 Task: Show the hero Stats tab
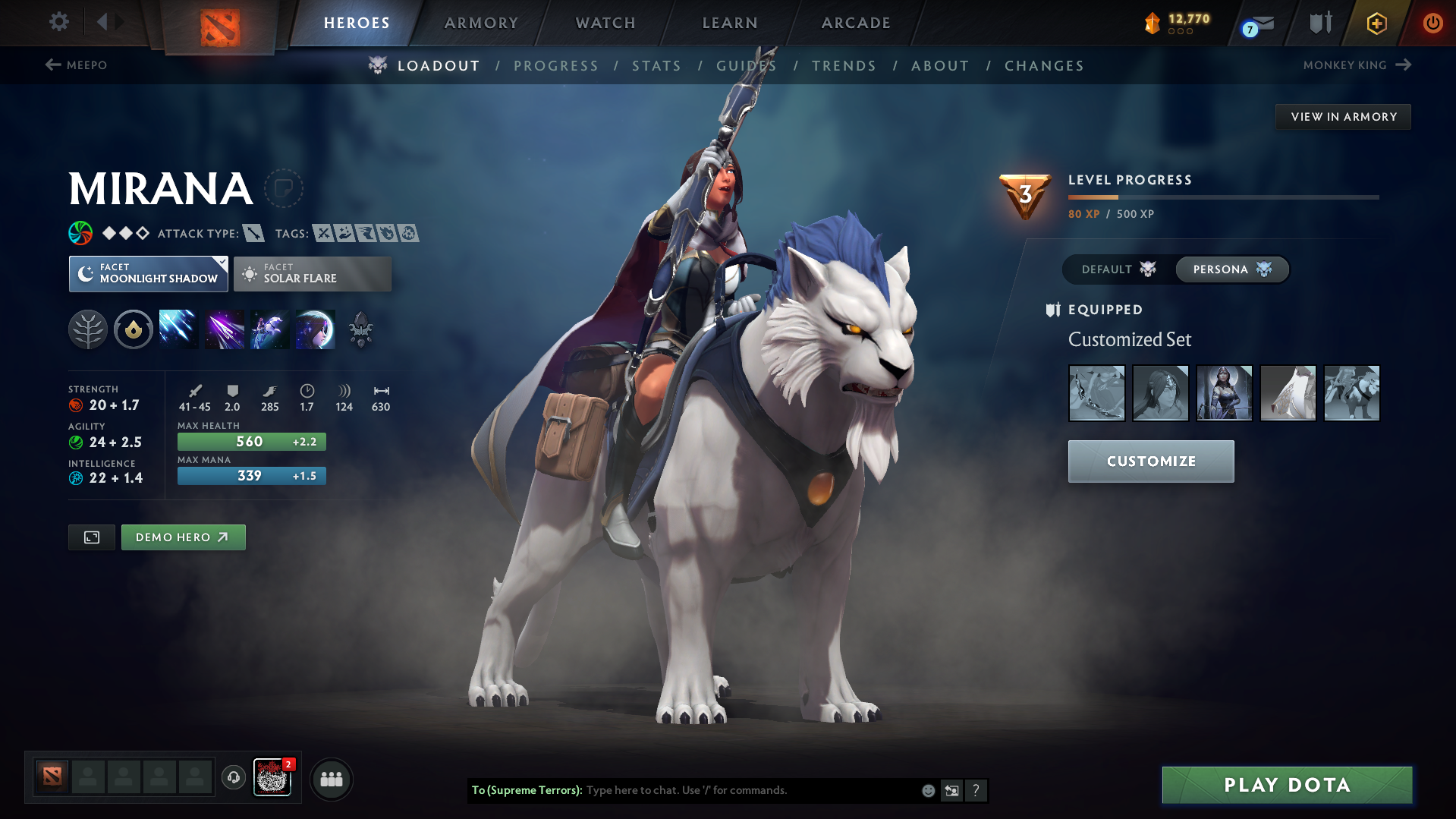656,66
